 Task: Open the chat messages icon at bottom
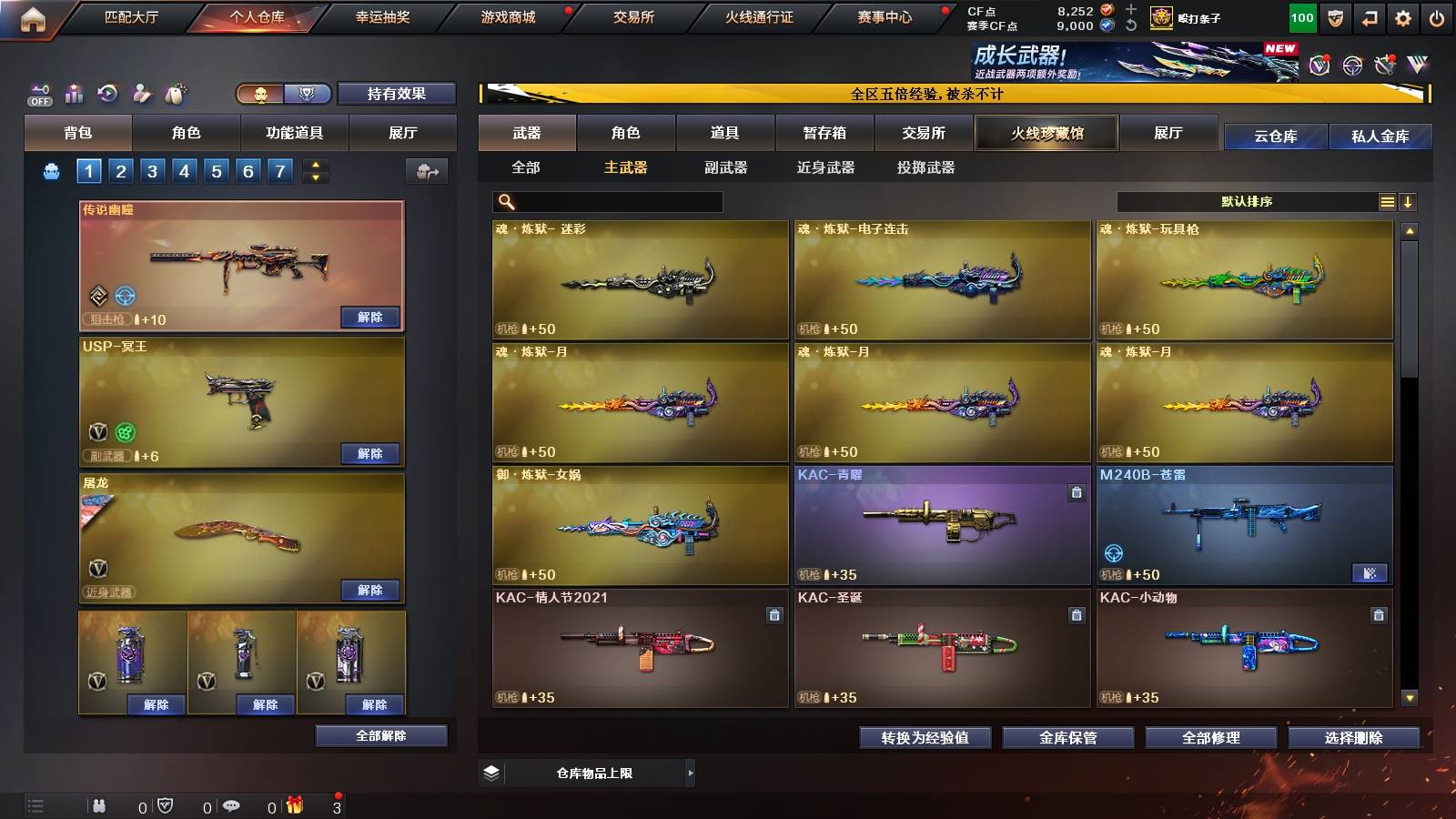coord(232,805)
